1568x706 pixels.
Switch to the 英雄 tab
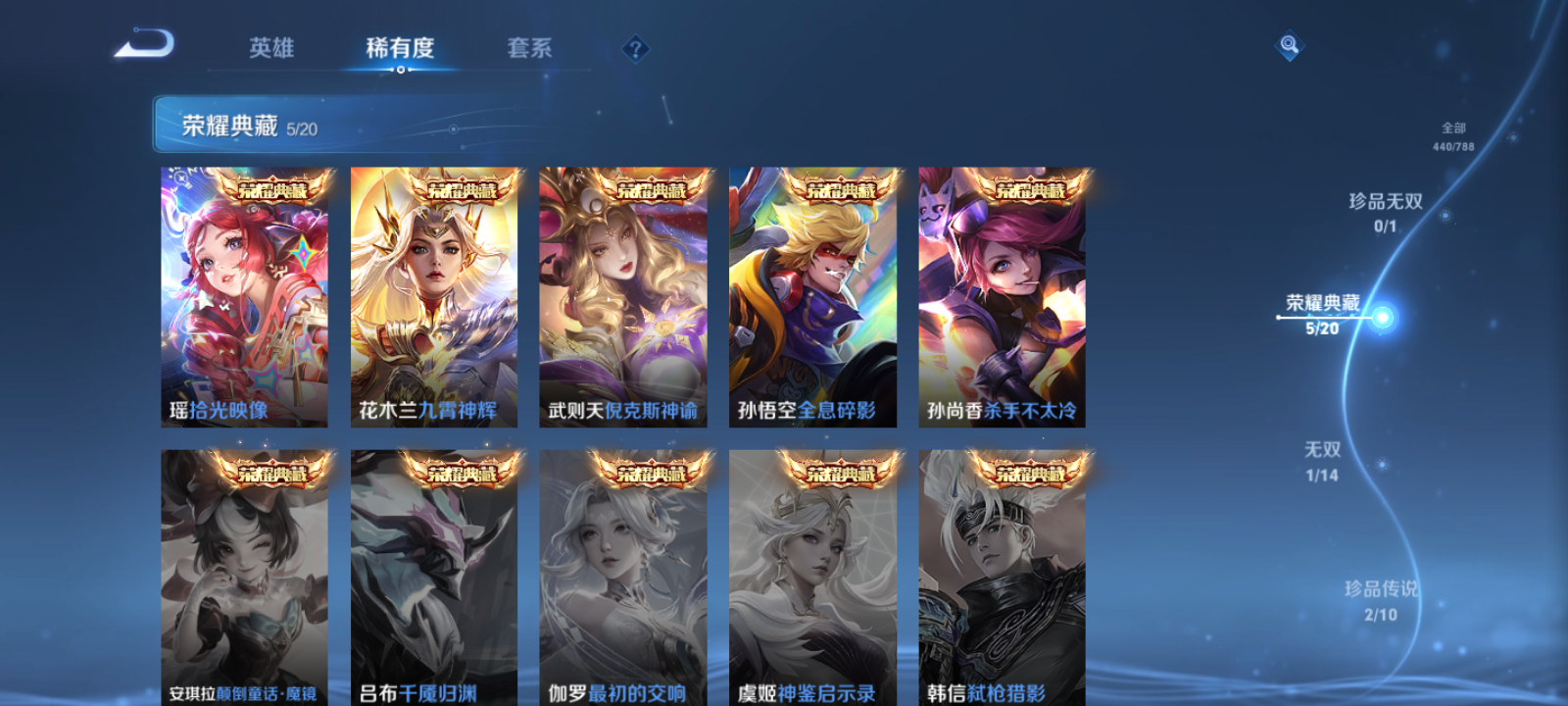coord(271,46)
